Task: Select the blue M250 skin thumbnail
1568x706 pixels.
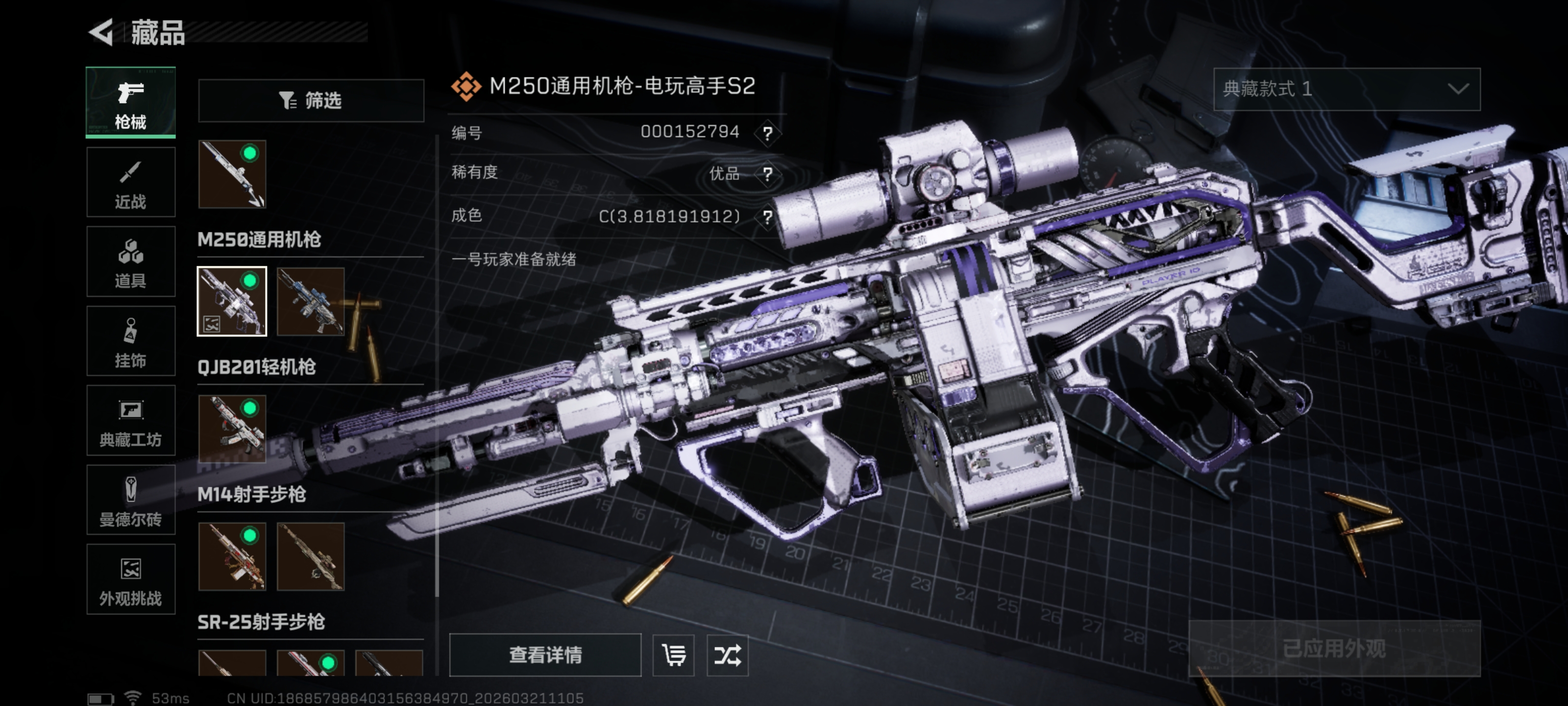Action: 311,302
